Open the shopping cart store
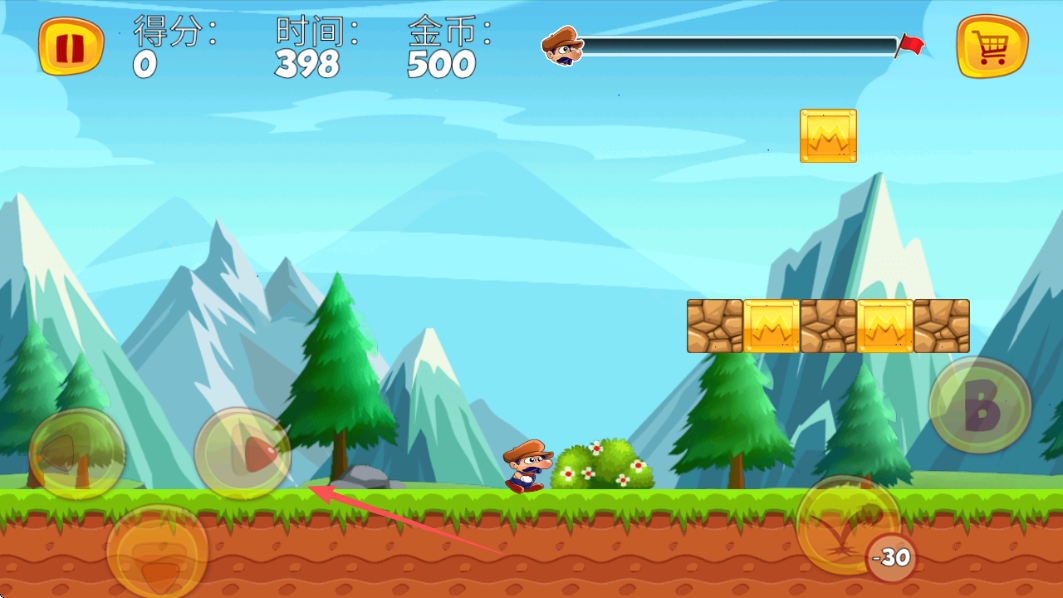The image size is (1063, 598). [x=991, y=46]
